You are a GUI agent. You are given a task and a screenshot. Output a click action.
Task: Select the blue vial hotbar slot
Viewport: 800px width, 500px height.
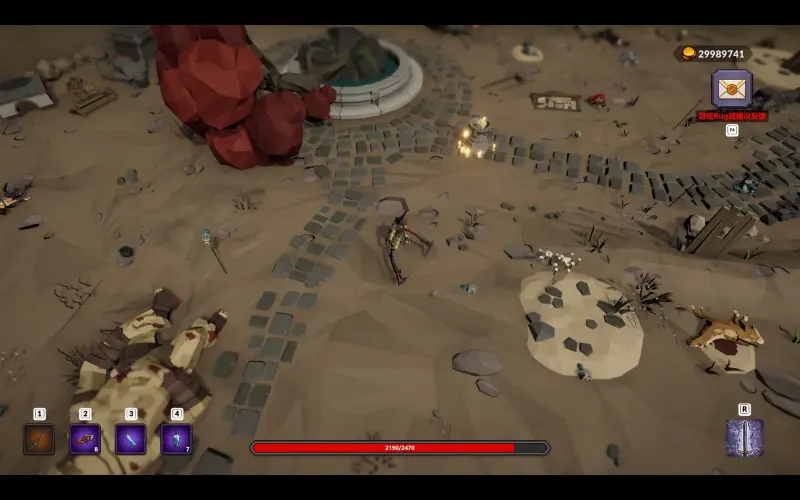click(x=131, y=439)
